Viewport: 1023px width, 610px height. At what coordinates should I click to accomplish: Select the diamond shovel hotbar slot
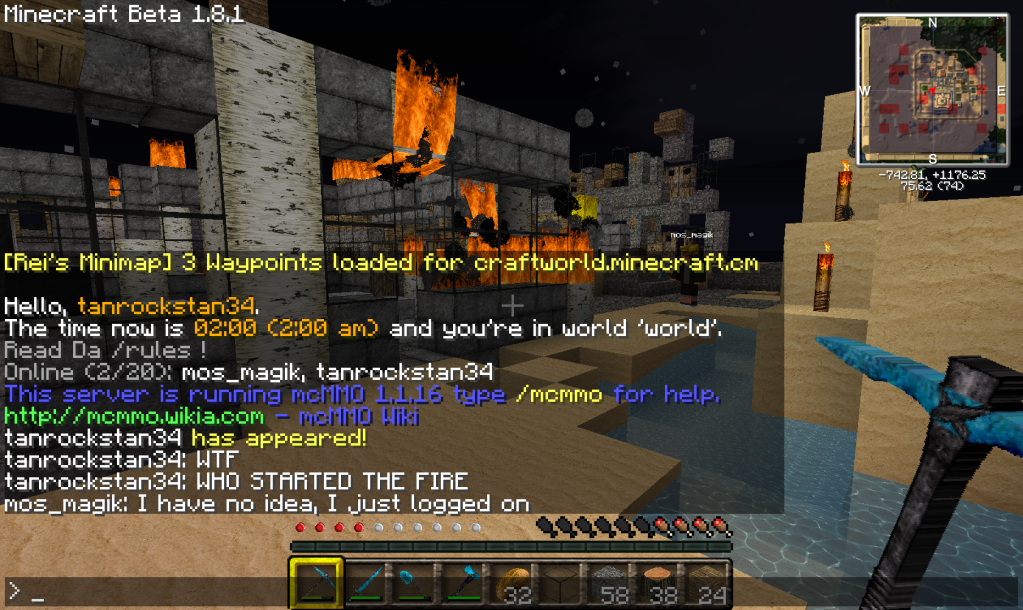412,583
